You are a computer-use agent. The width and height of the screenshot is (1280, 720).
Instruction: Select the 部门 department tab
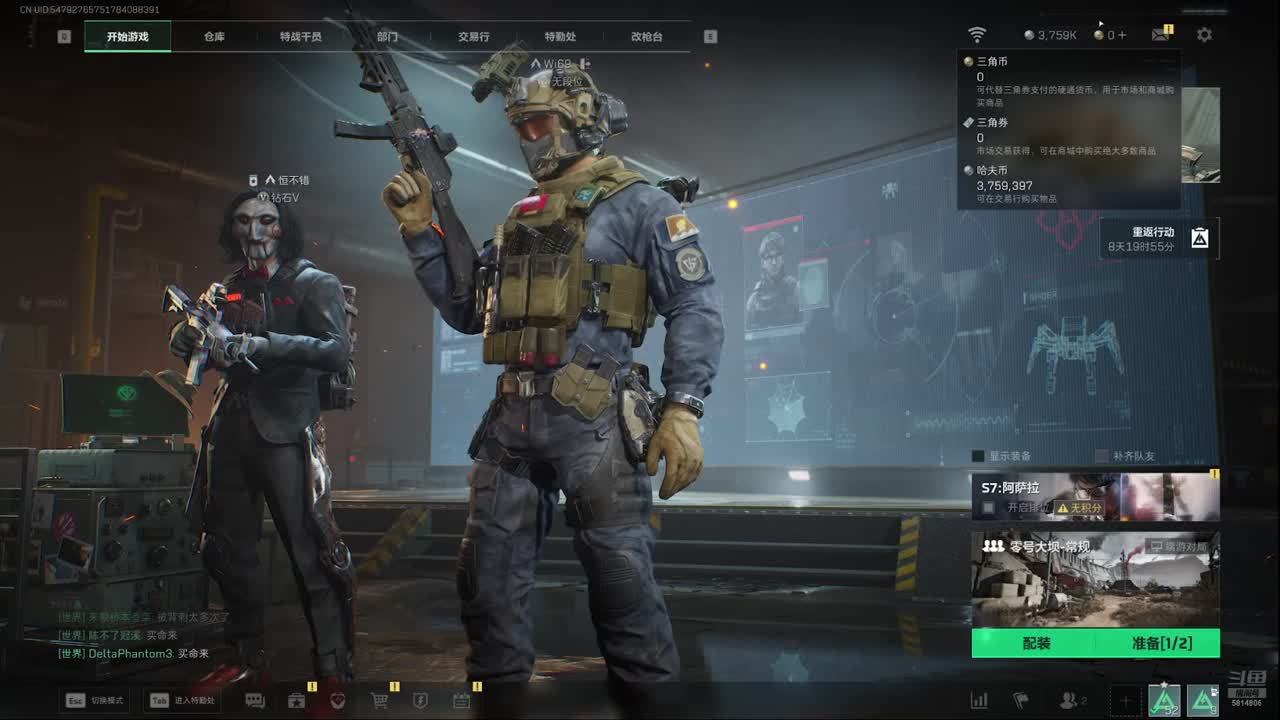(x=387, y=37)
